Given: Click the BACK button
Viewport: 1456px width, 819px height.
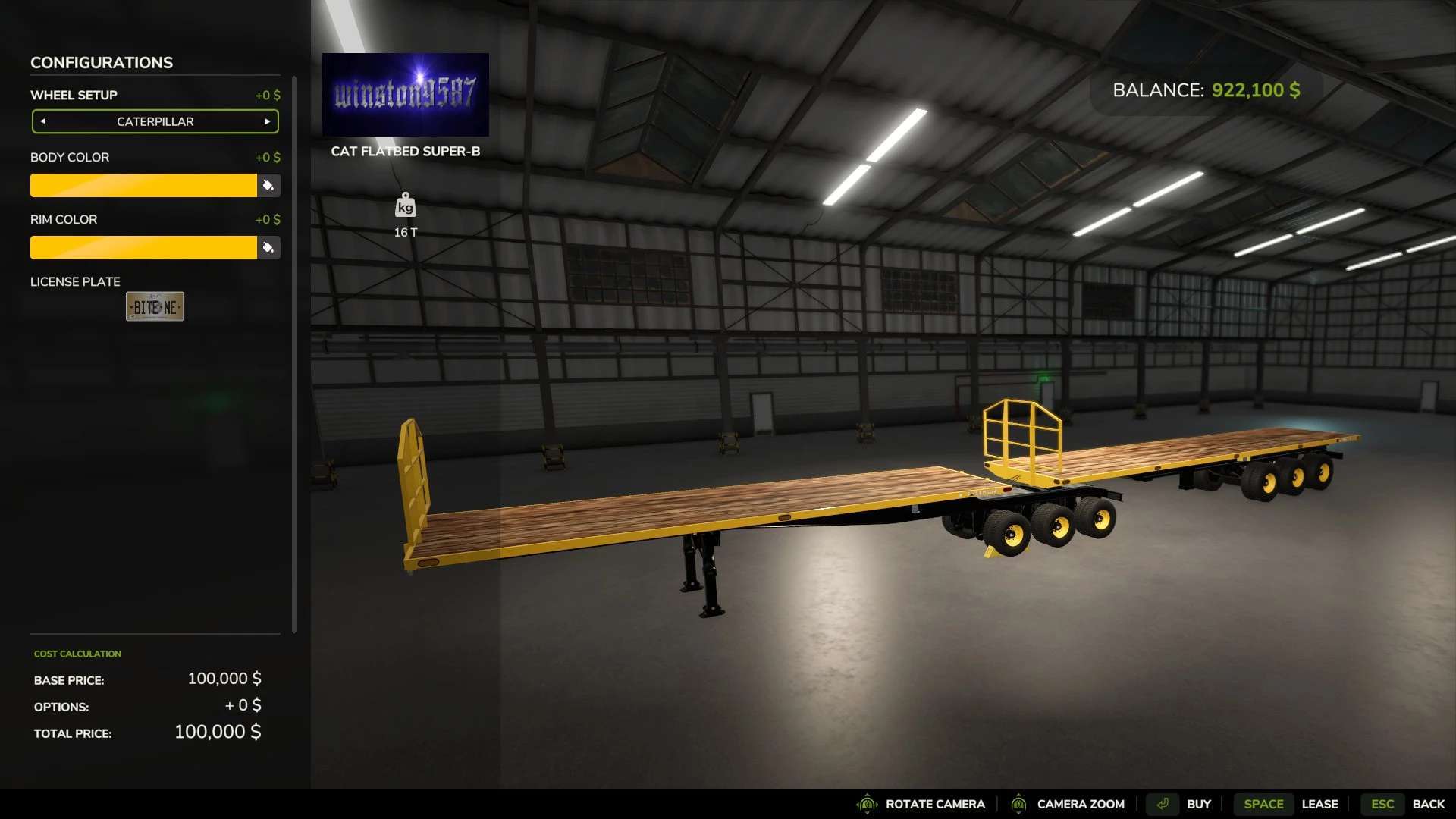Looking at the screenshot, I should click(1429, 804).
